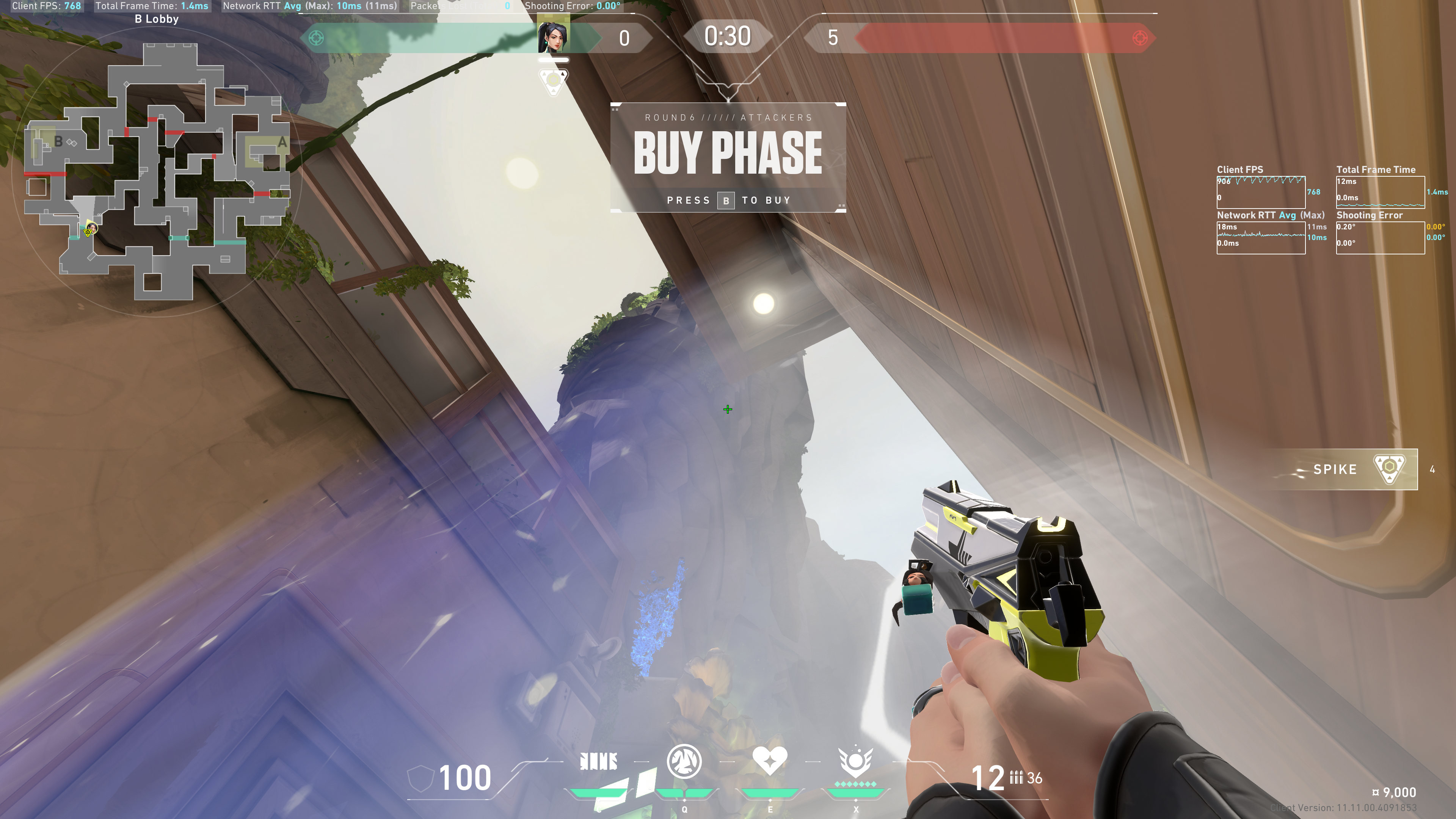This screenshot has height=819, width=1456.
Task: Click the A site marker on the minimap
Action: (x=282, y=143)
